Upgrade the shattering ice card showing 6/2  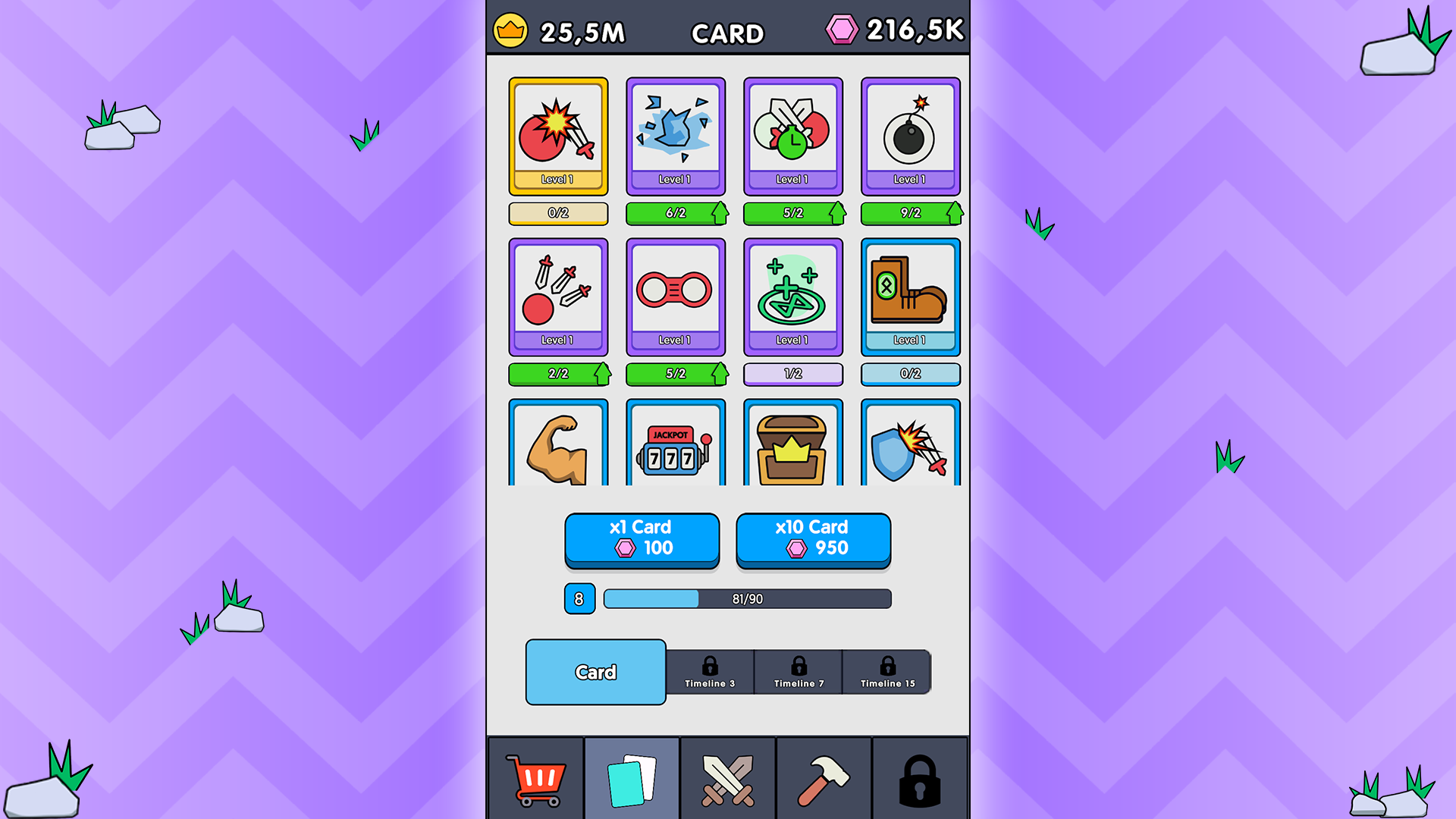coord(675,213)
